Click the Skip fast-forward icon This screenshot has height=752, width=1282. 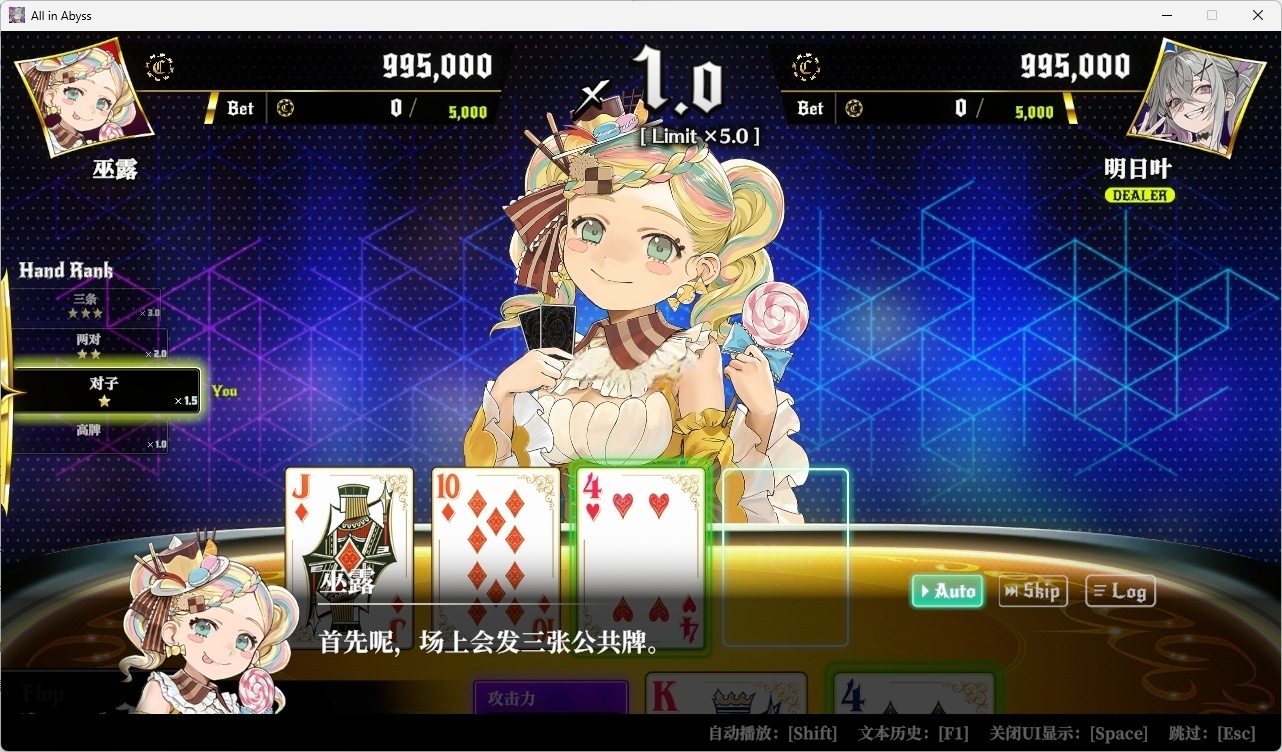click(1014, 591)
